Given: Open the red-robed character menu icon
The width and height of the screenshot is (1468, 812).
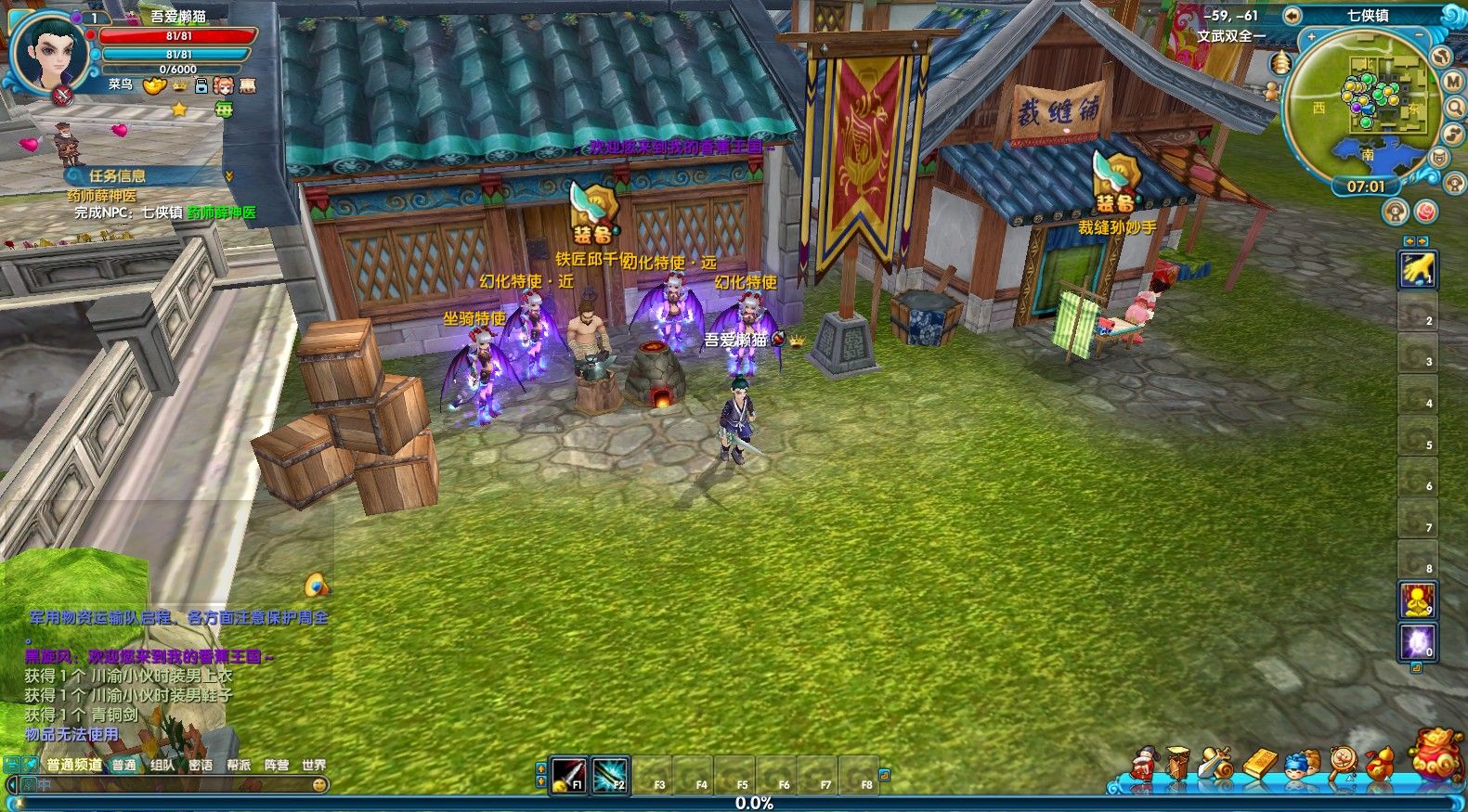Looking at the screenshot, I should tap(1143, 763).
